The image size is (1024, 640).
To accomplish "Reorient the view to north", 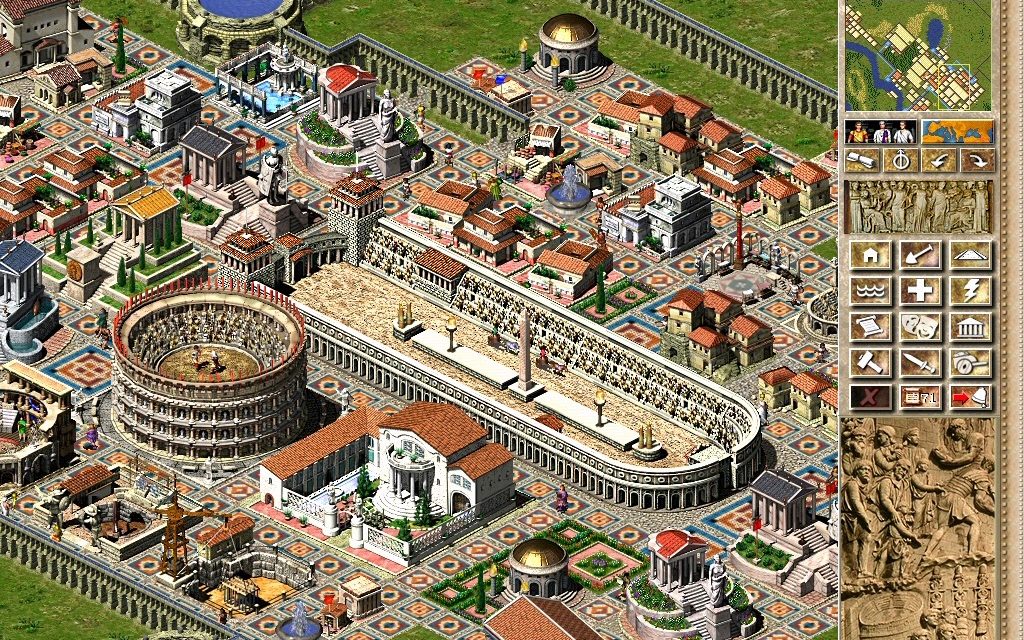I will click(900, 160).
